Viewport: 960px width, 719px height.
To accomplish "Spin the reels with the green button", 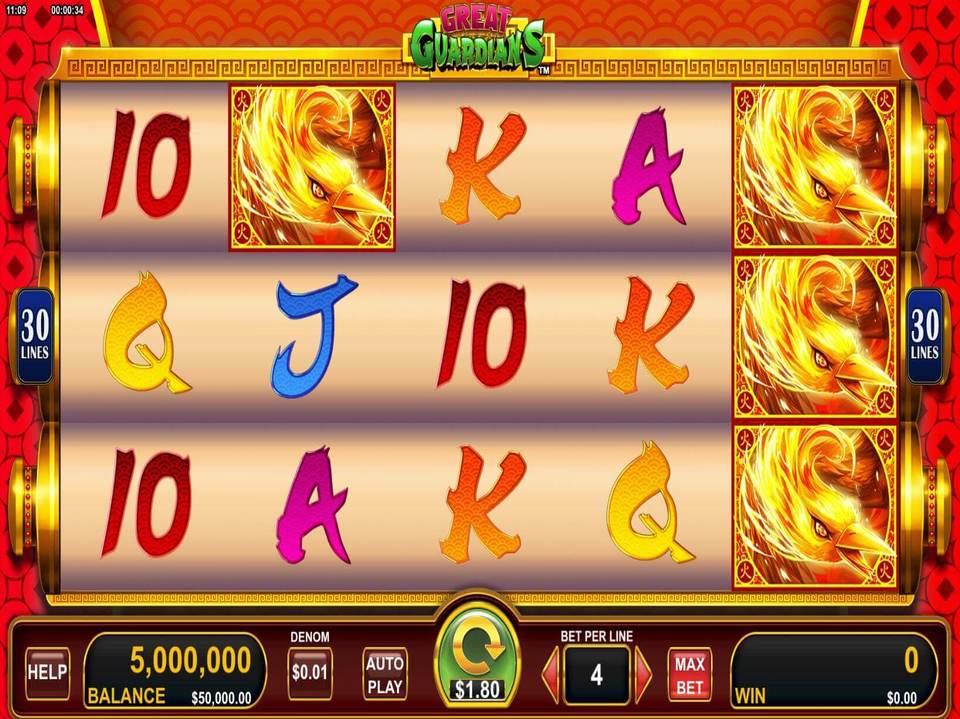I will (x=478, y=657).
